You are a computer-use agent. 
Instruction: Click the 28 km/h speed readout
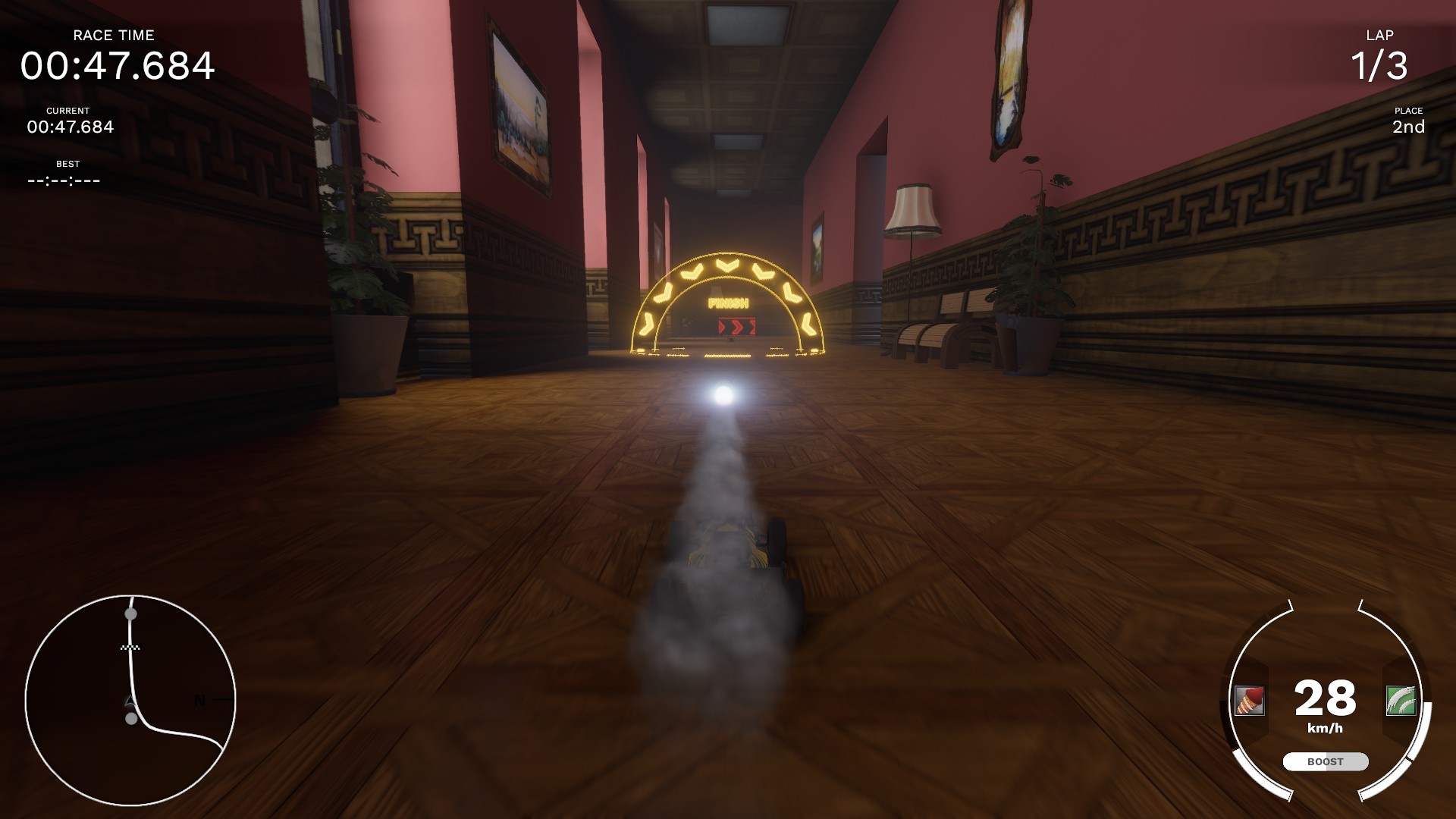[x=1324, y=704]
